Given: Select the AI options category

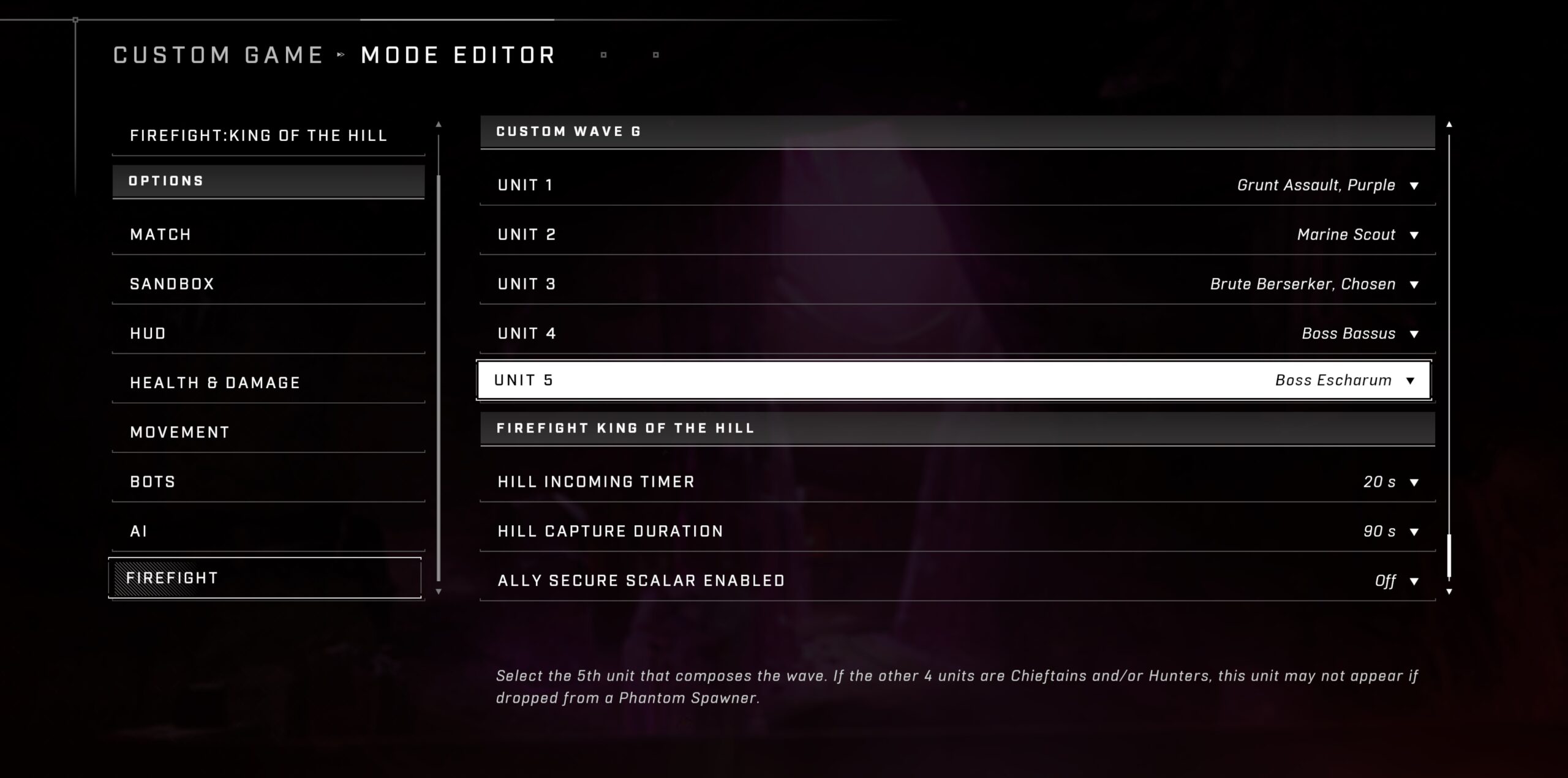Looking at the screenshot, I should [268, 531].
